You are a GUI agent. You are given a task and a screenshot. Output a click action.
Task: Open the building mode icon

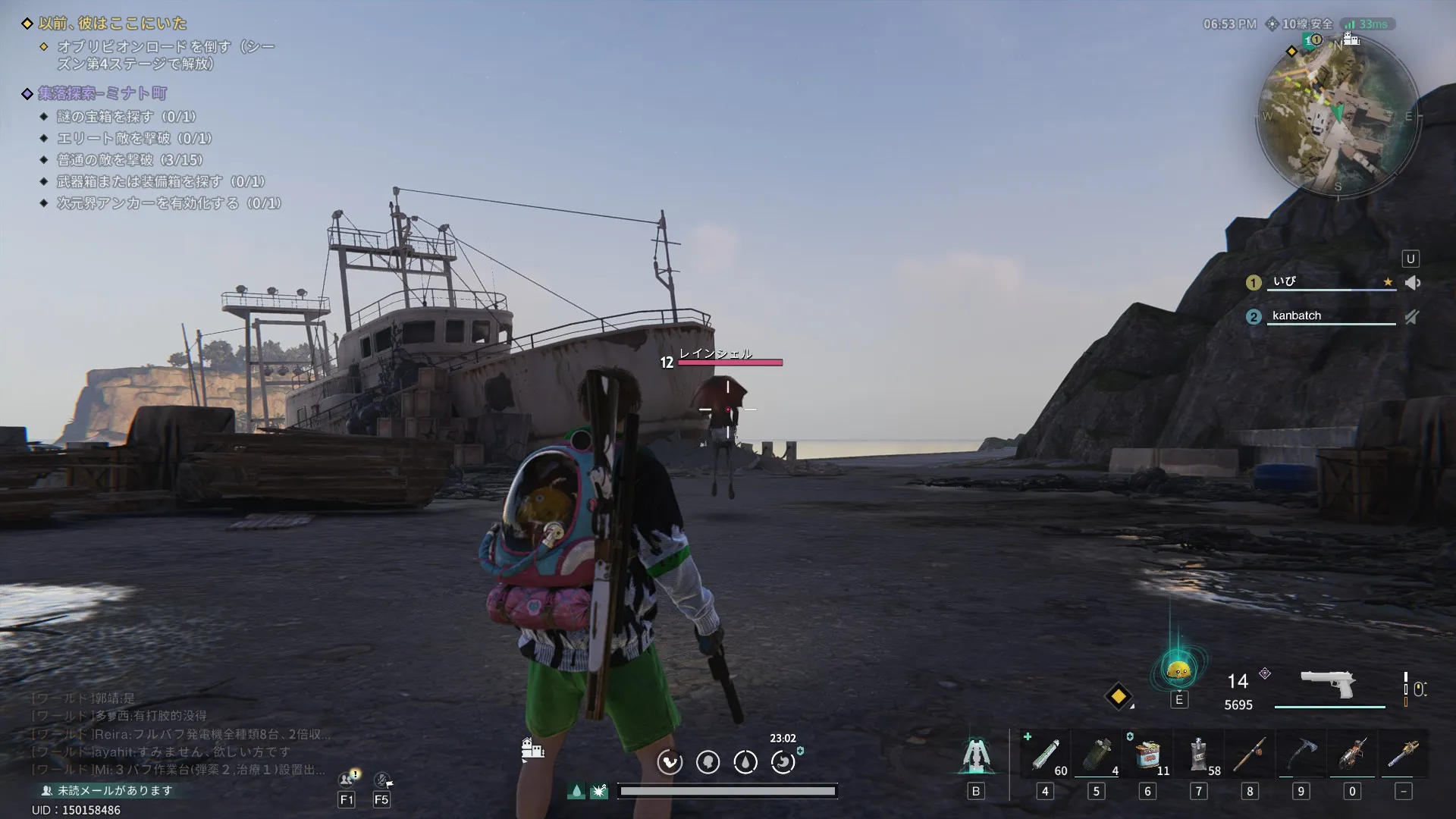532,749
